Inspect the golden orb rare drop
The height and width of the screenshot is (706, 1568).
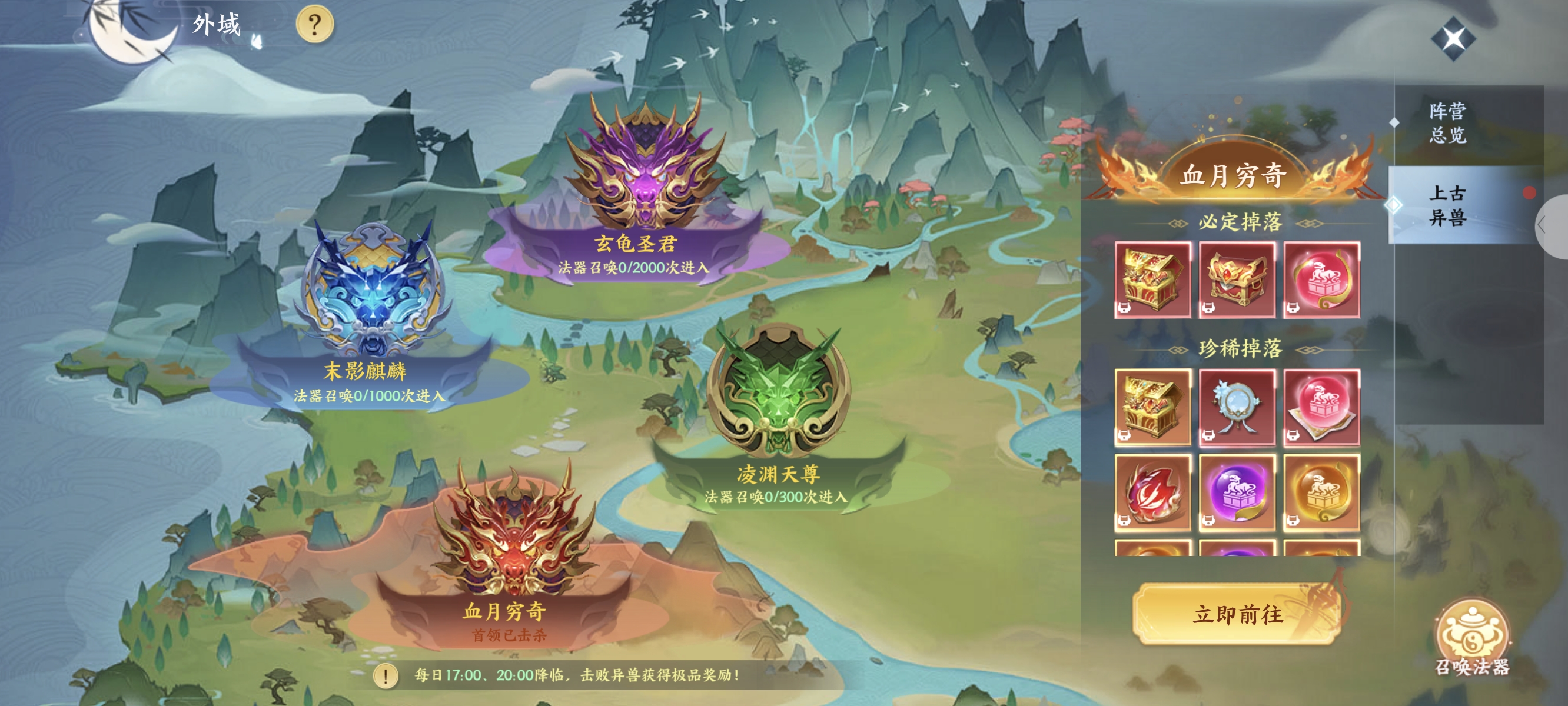1321,492
